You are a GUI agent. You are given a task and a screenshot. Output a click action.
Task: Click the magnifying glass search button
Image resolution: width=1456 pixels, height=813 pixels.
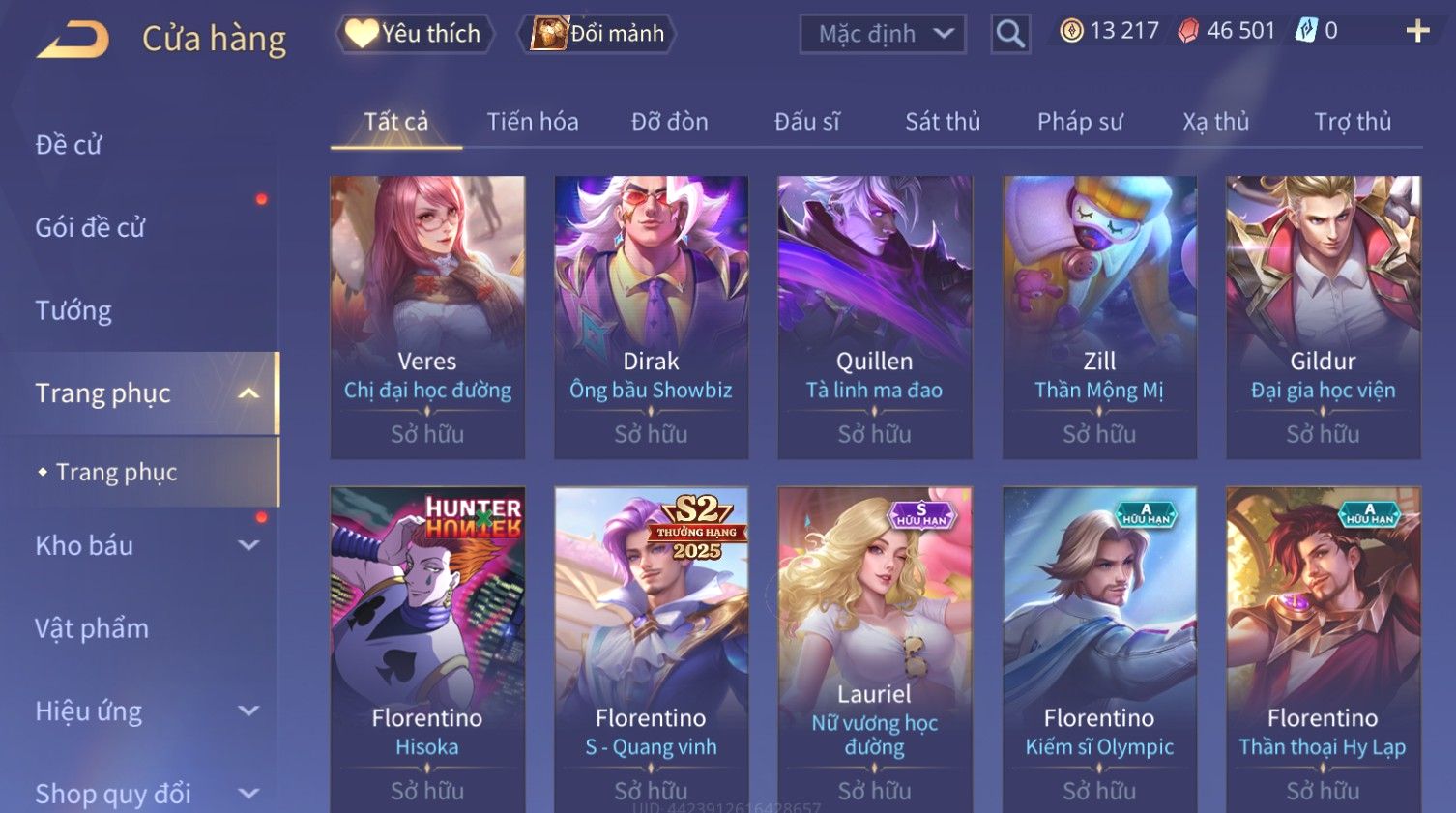coord(1010,35)
